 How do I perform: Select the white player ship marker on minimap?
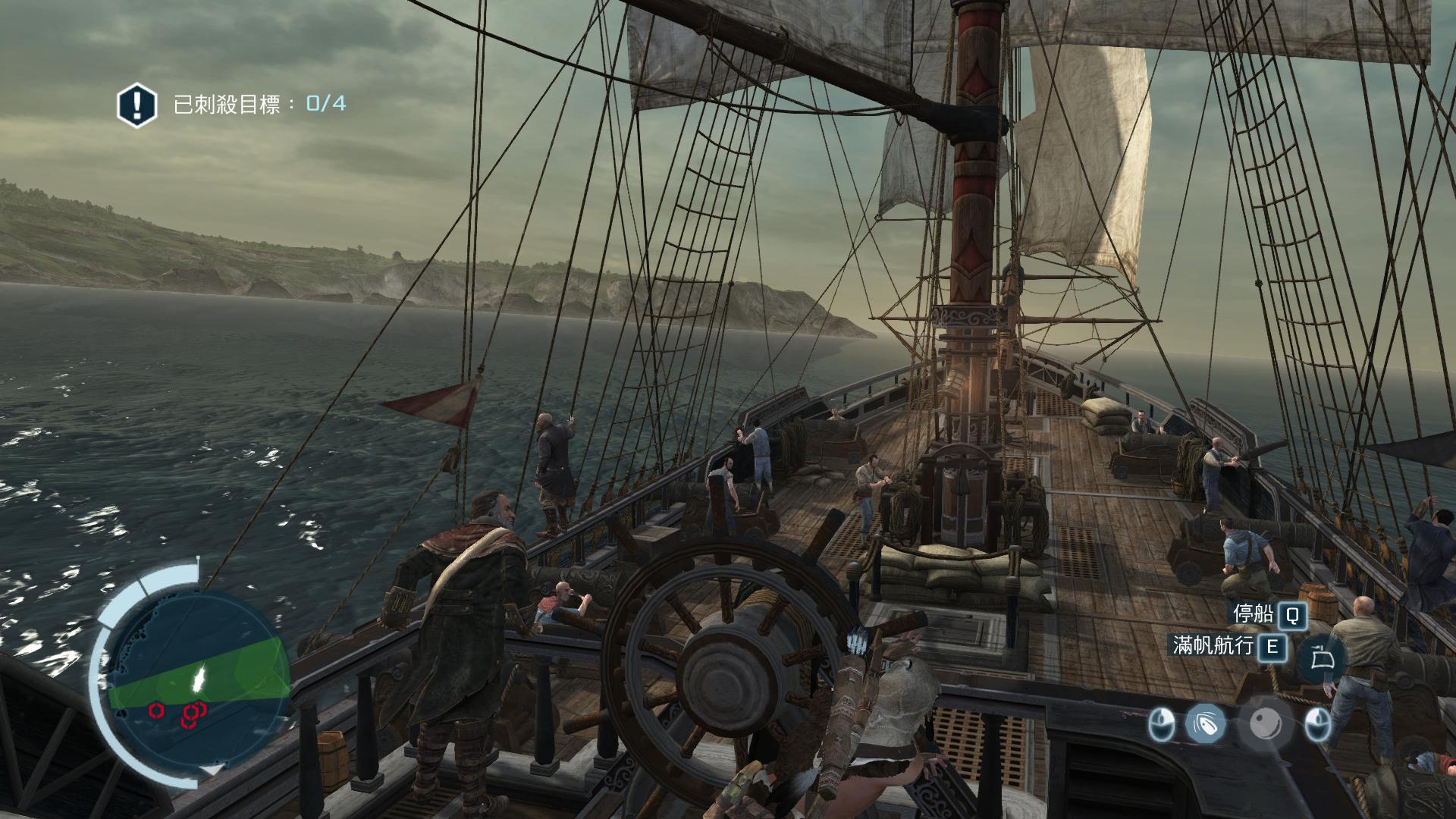[199, 677]
